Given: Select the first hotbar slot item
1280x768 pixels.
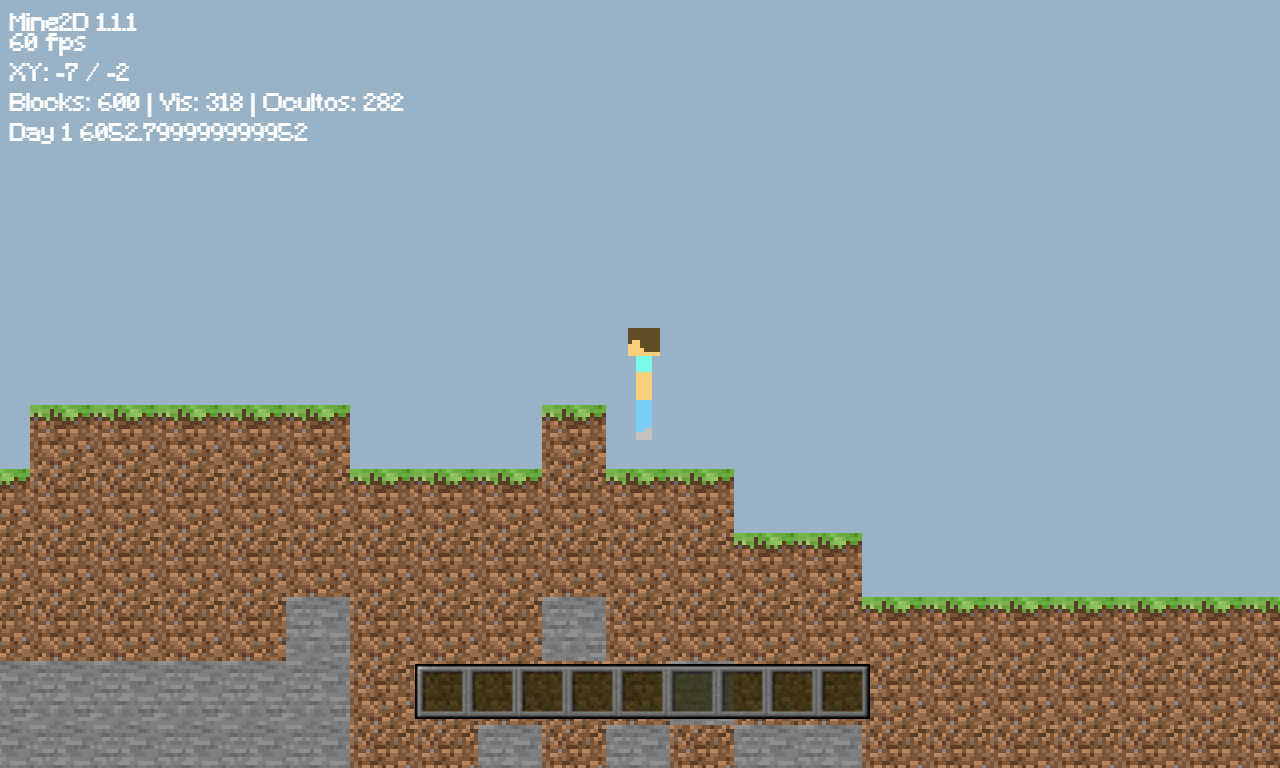Looking at the screenshot, I should [x=441, y=690].
